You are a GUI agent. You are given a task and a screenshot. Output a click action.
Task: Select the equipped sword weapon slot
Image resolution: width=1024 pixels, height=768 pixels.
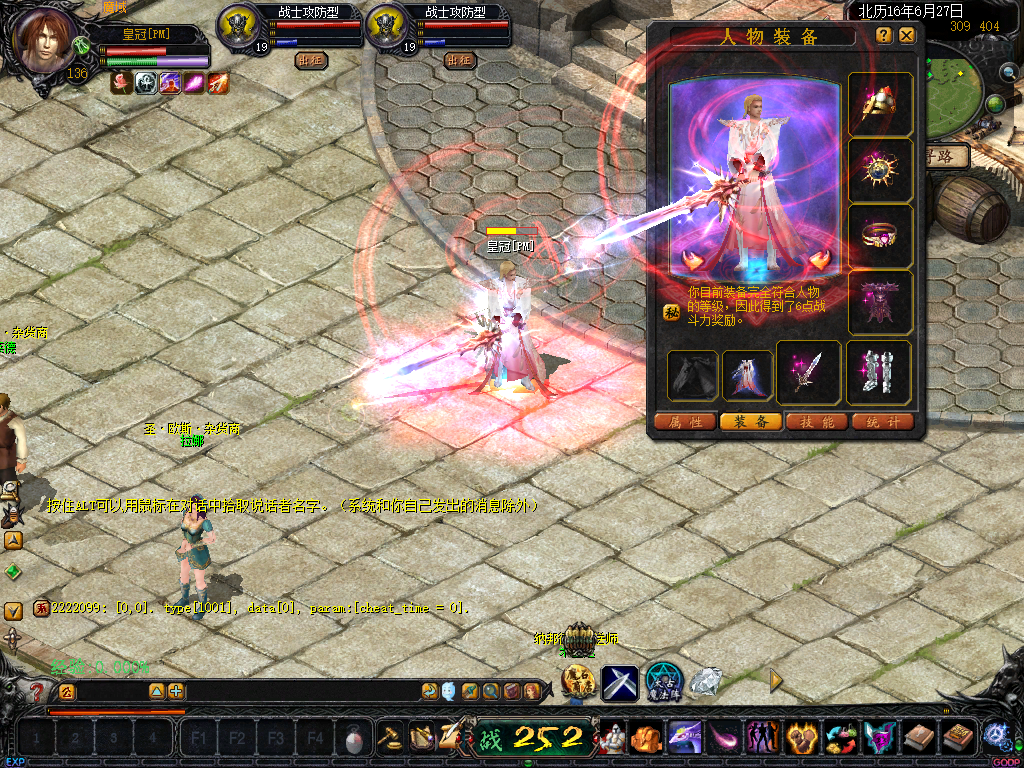pyautogui.click(x=809, y=372)
